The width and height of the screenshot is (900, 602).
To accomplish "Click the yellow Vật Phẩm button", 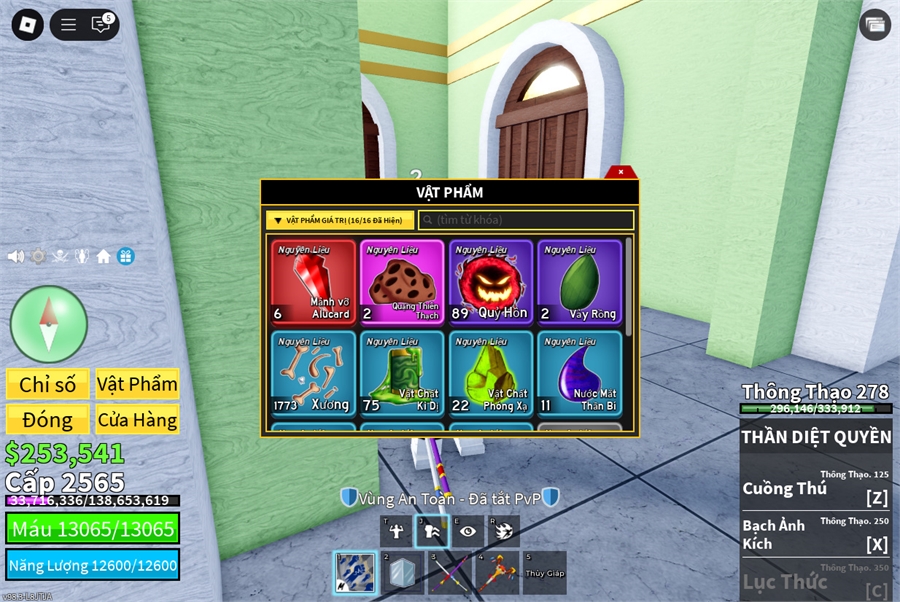I will coord(137,384).
